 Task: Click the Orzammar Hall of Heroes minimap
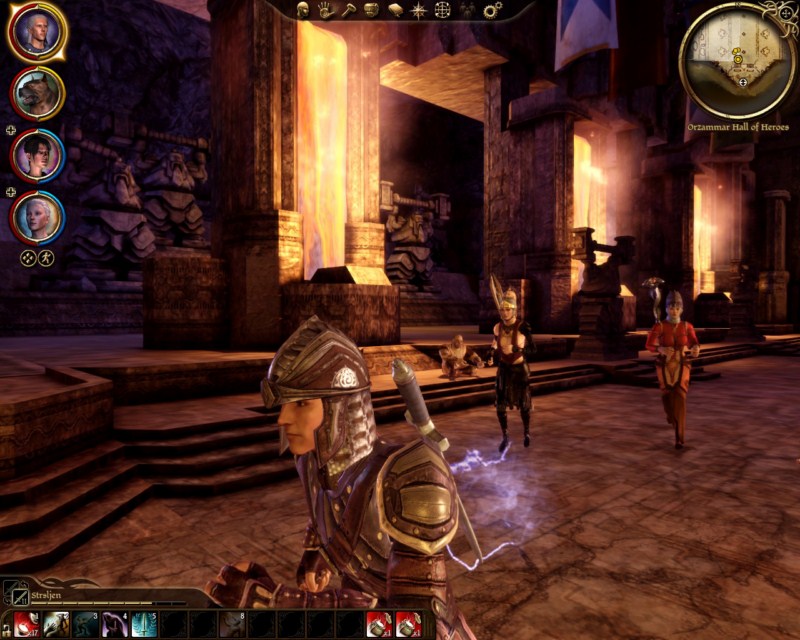point(738,59)
